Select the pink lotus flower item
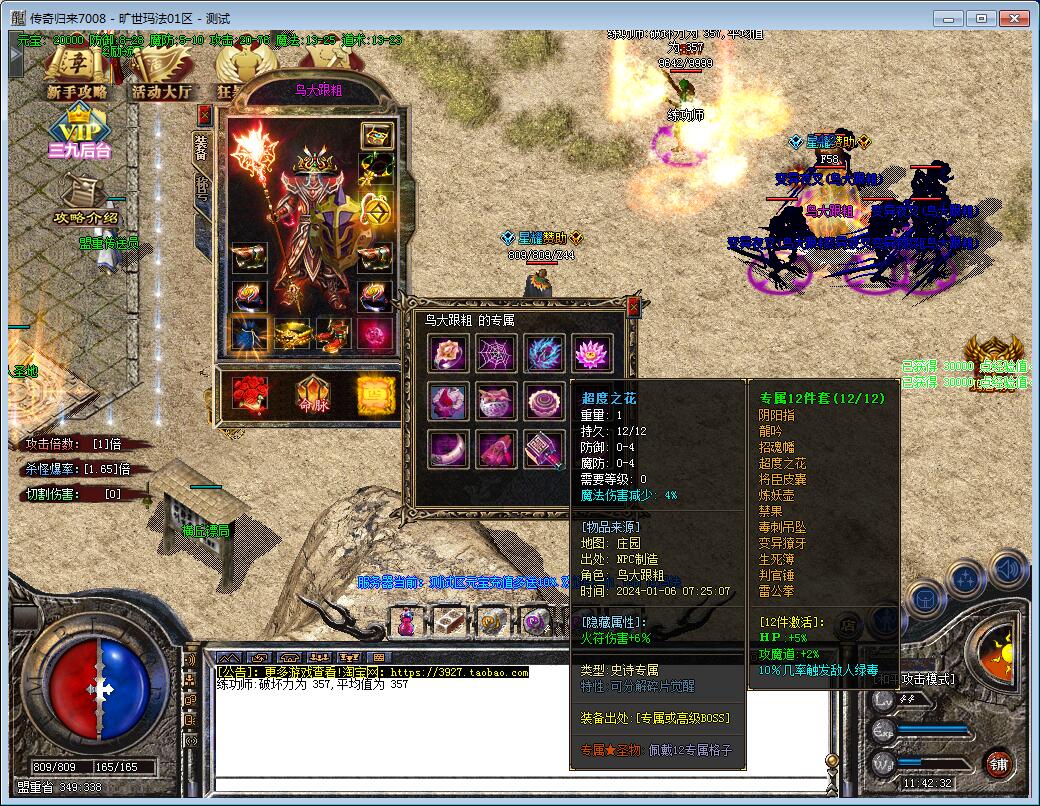The image size is (1040, 806). pos(592,353)
